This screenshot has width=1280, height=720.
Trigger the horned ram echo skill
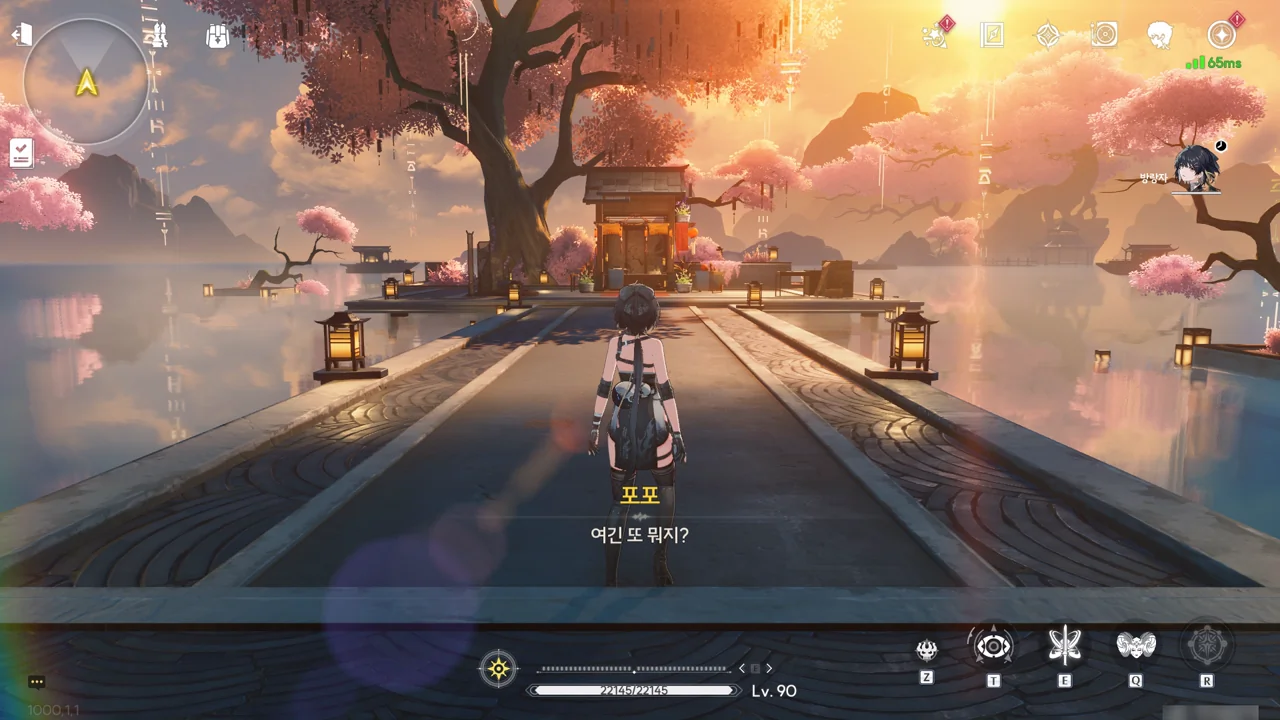click(x=1136, y=646)
